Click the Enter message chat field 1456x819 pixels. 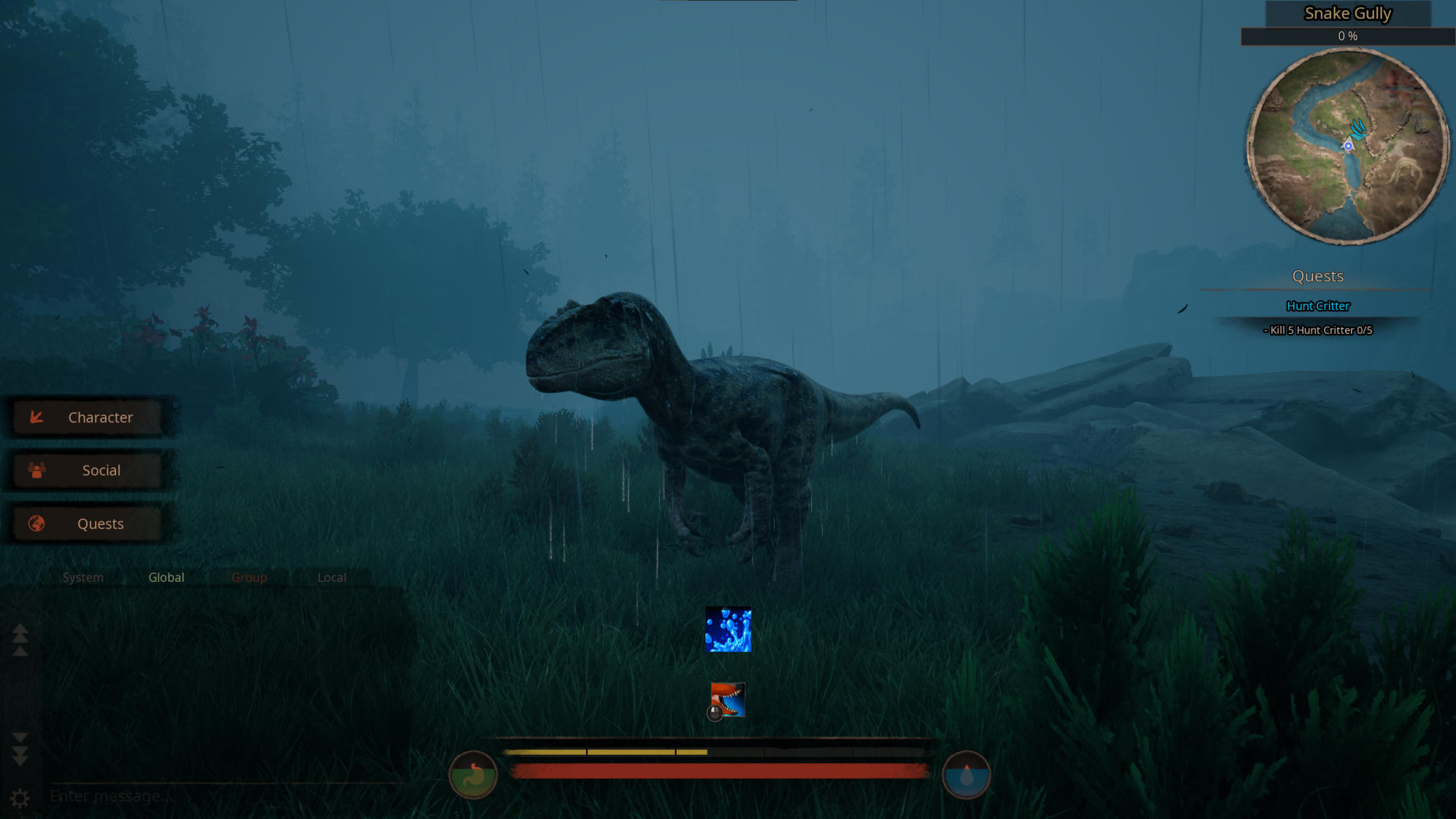pyautogui.click(x=216, y=796)
